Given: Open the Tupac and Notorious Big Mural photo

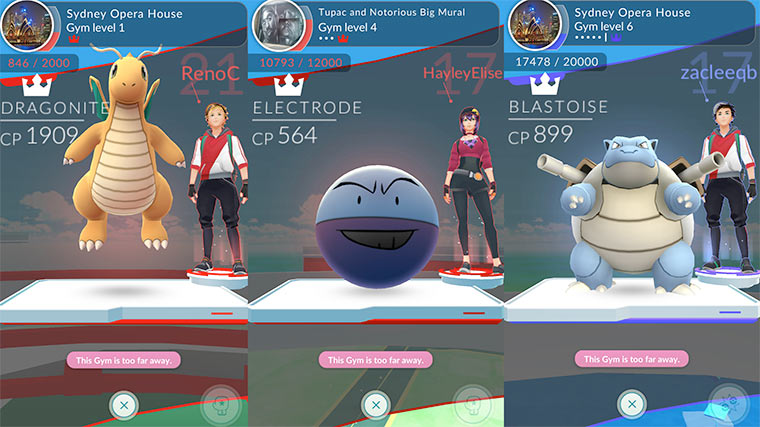Looking at the screenshot, I should [x=277, y=25].
